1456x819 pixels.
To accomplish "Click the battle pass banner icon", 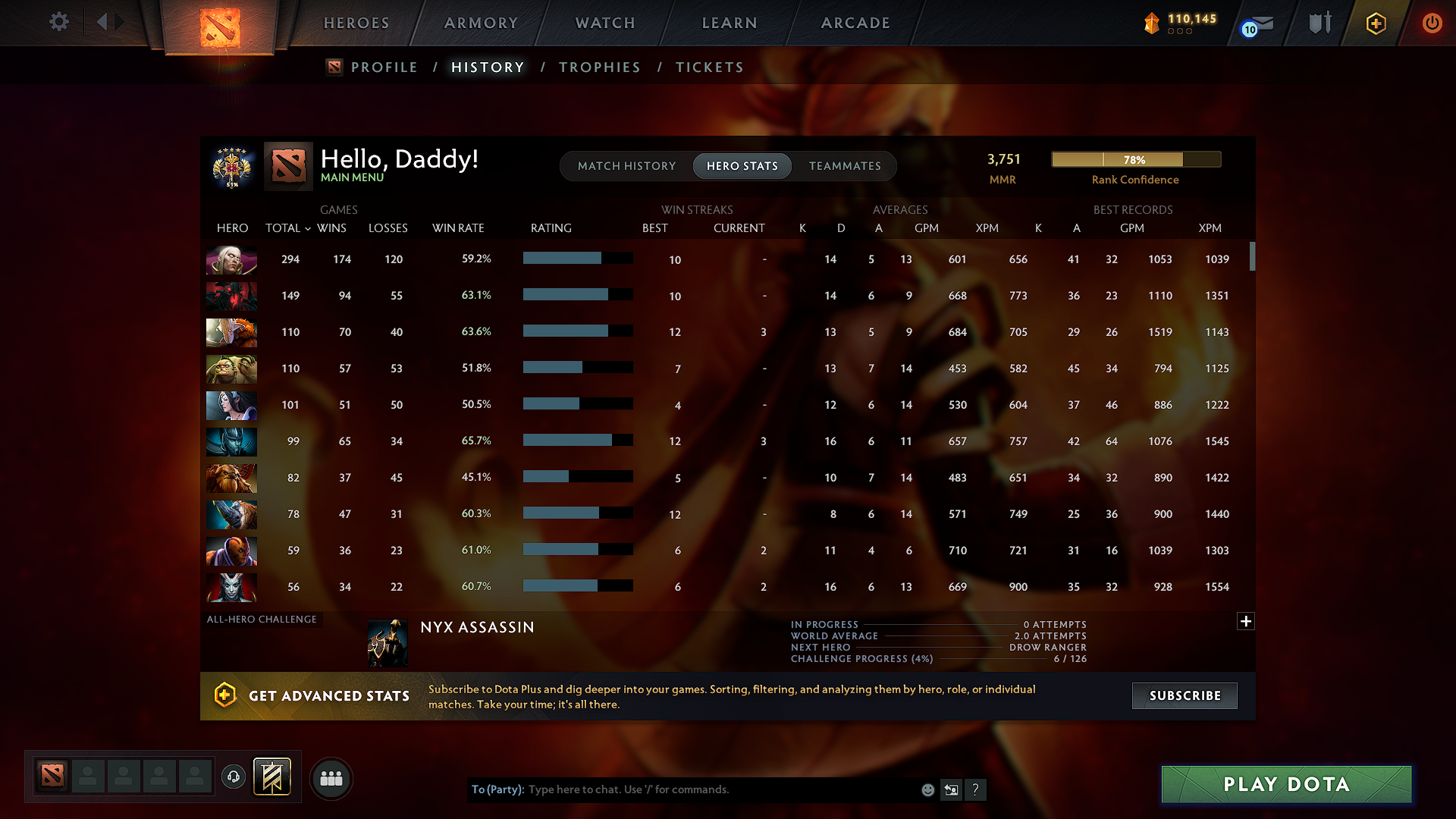I will pos(271,776).
